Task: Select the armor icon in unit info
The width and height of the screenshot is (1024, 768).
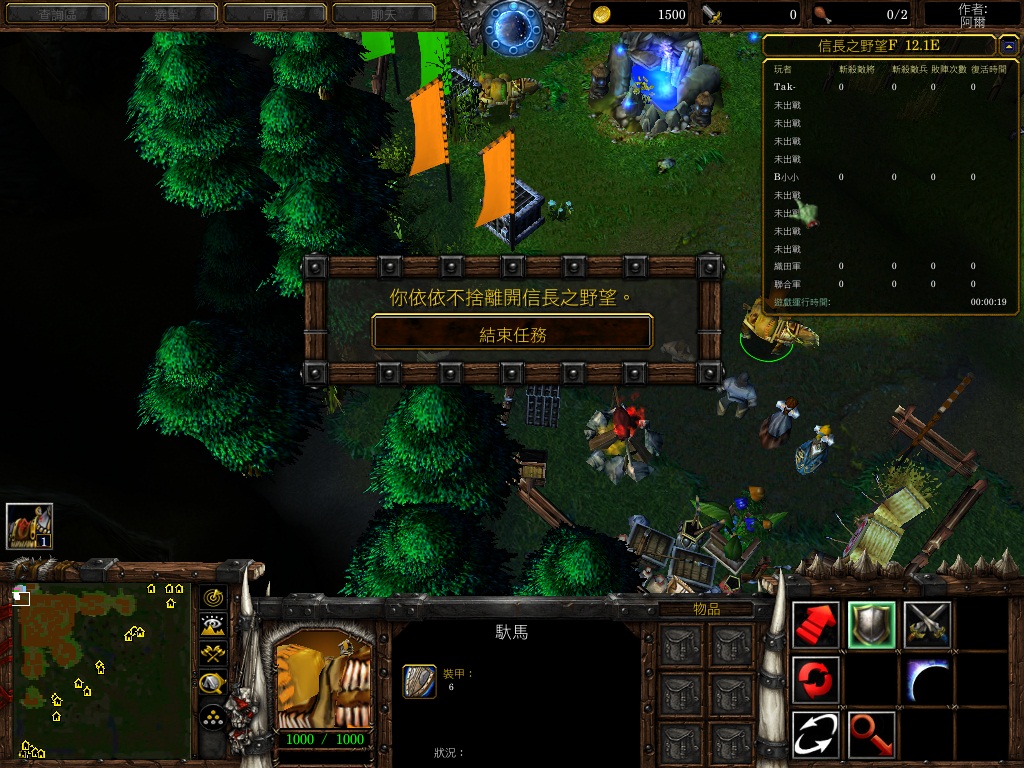Action: coord(419,680)
